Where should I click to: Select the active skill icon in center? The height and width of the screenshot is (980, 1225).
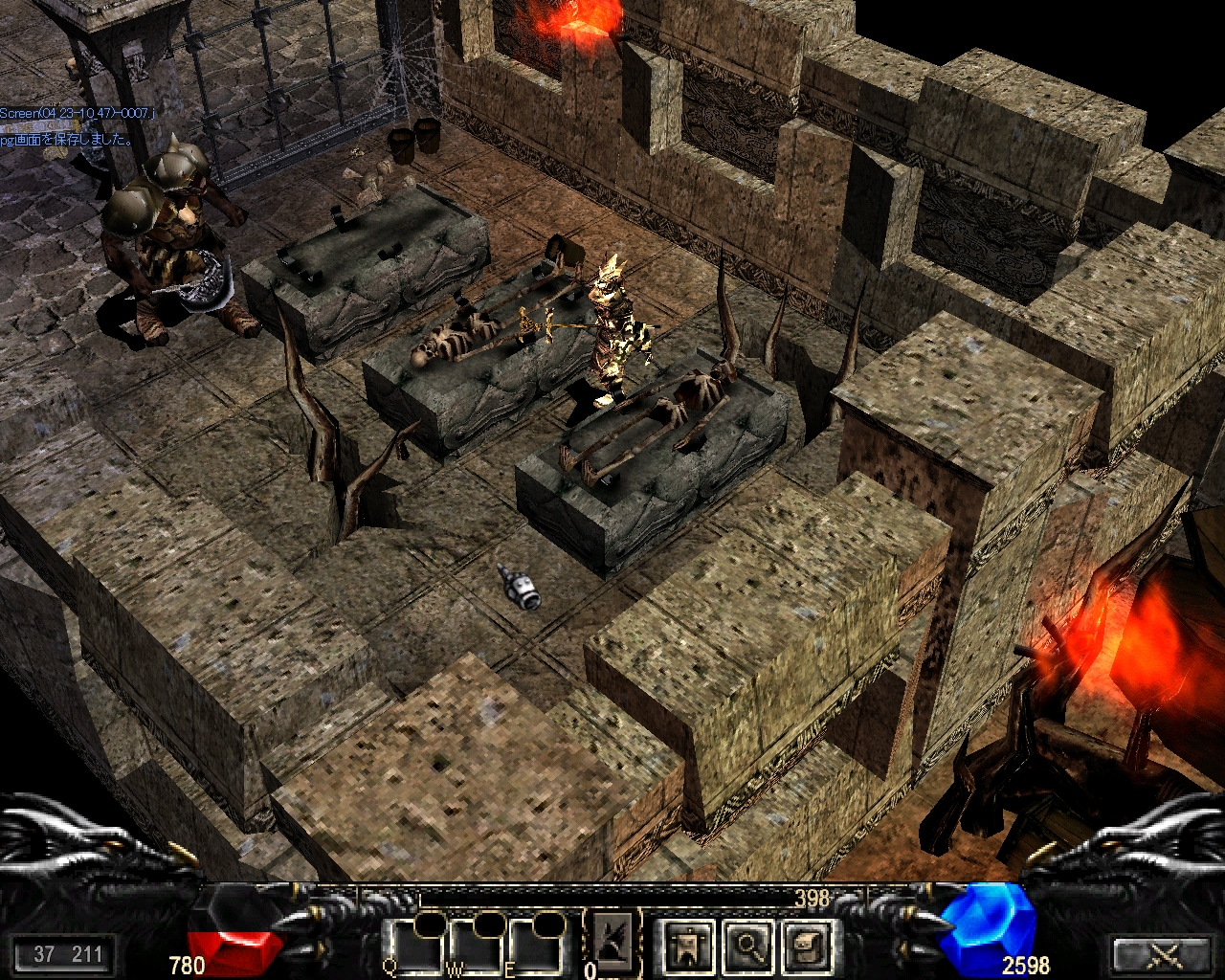point(612,939)
